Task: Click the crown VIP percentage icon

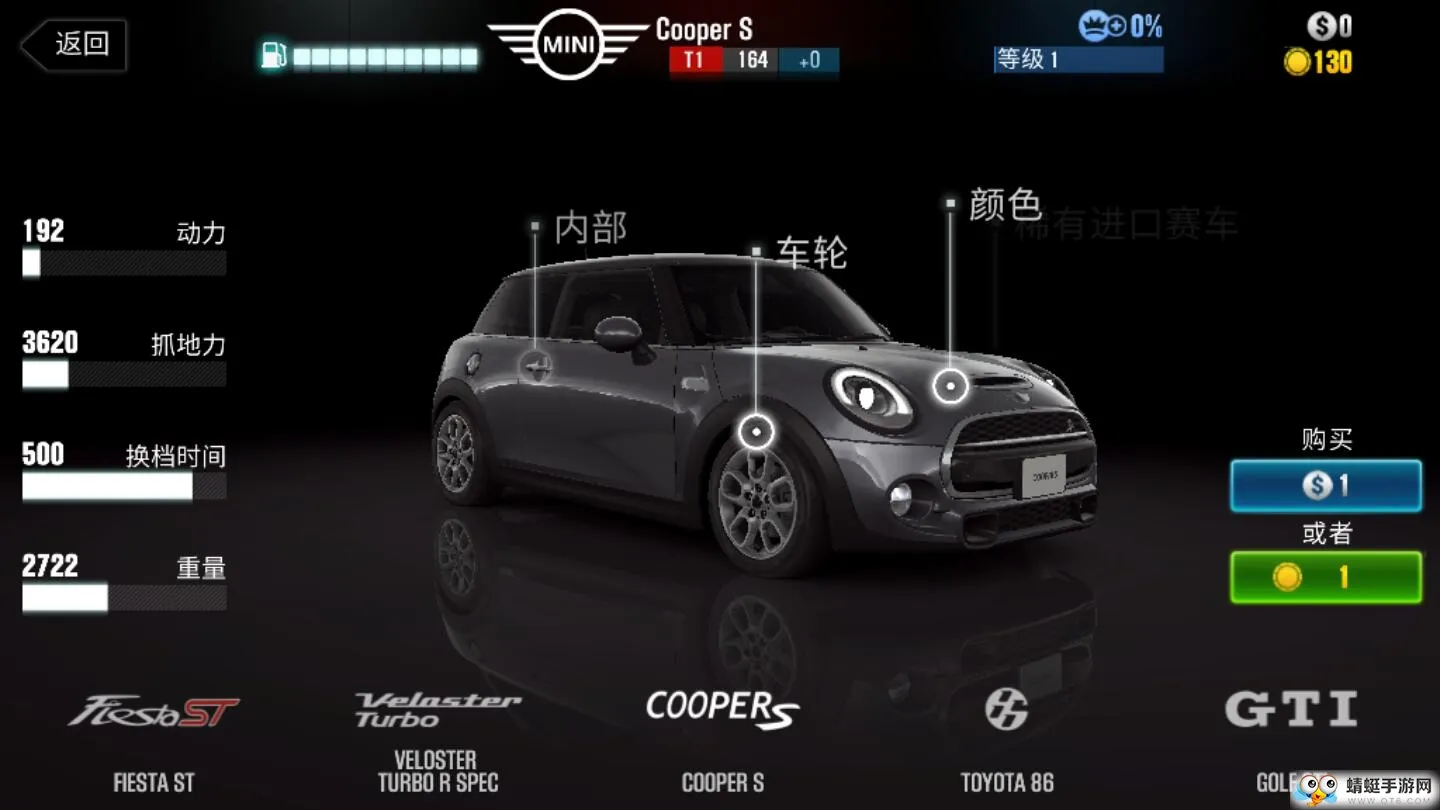Action: (x=1094, y=25)
